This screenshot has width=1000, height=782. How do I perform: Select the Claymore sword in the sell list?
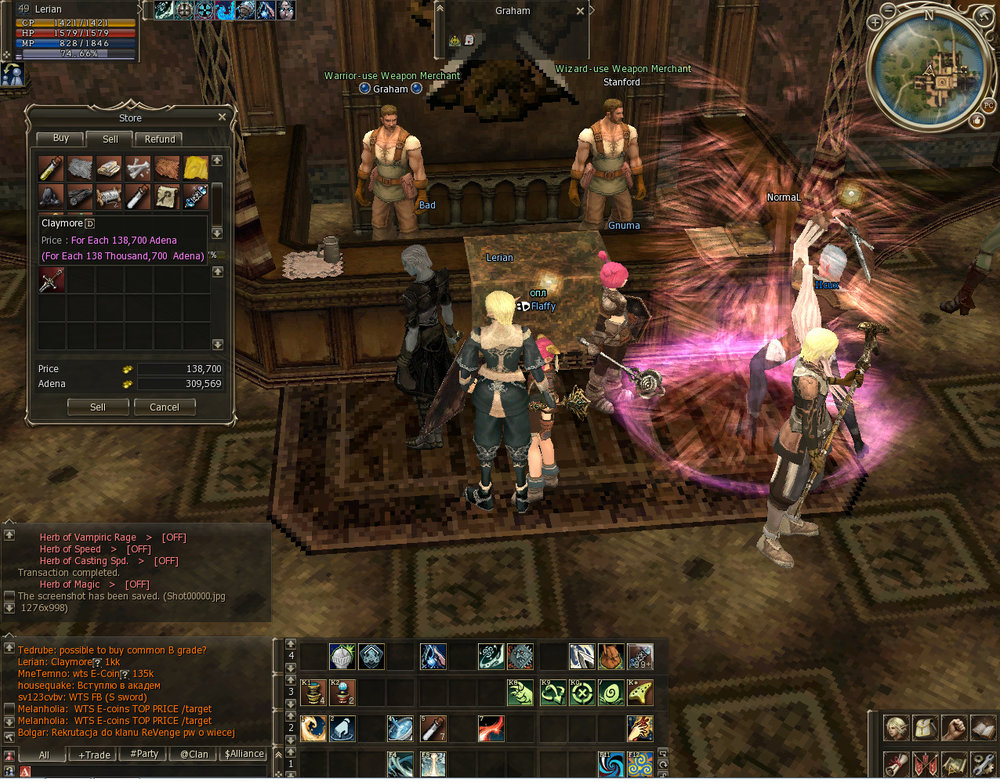point(51,281)
